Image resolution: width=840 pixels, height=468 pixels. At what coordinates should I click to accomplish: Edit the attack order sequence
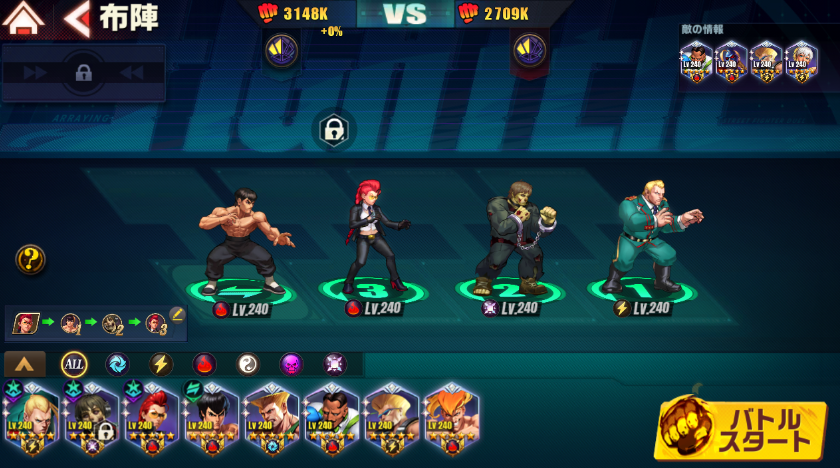177,315
